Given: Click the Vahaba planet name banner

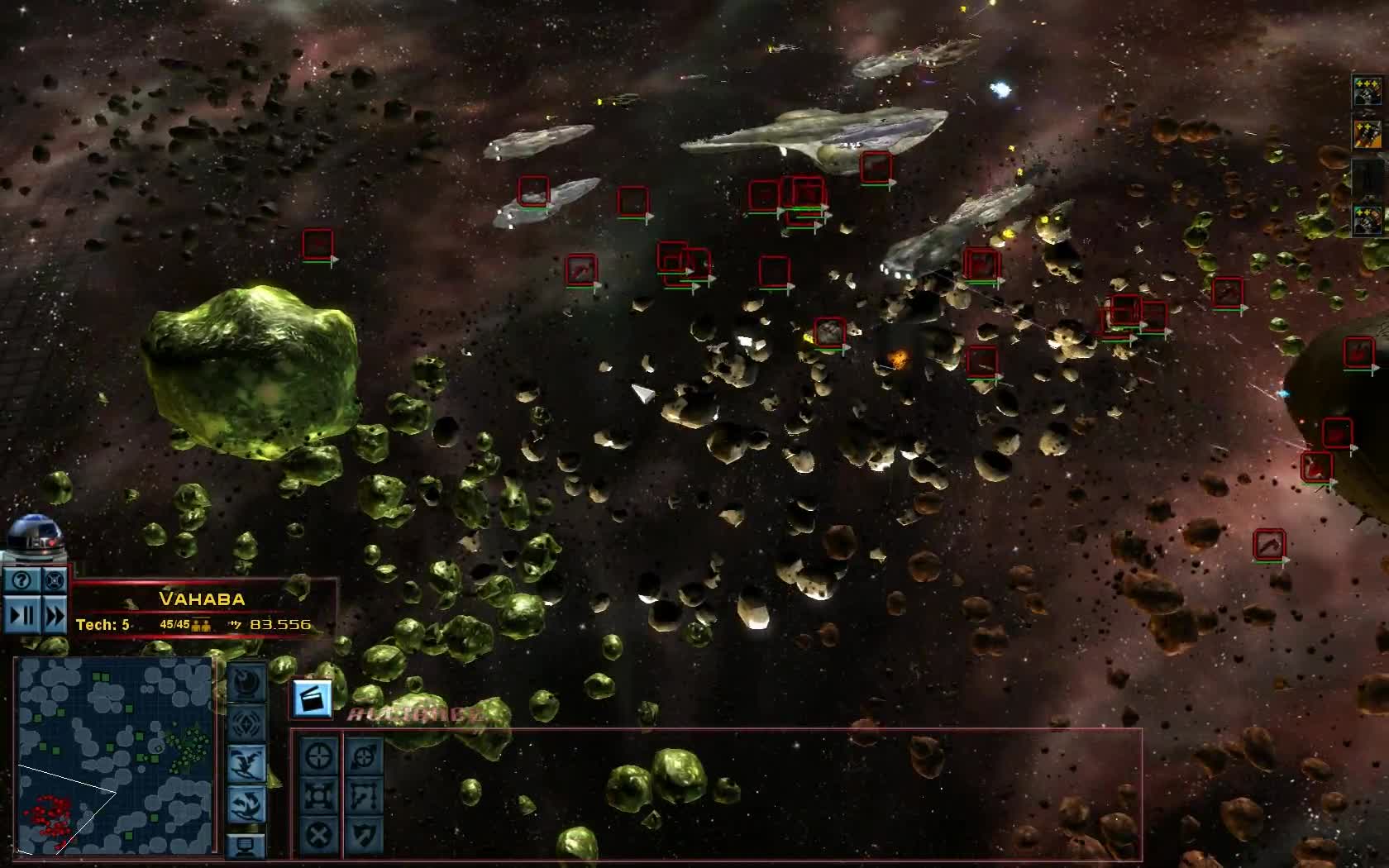Looking at the screenshot, I should 203,599.
